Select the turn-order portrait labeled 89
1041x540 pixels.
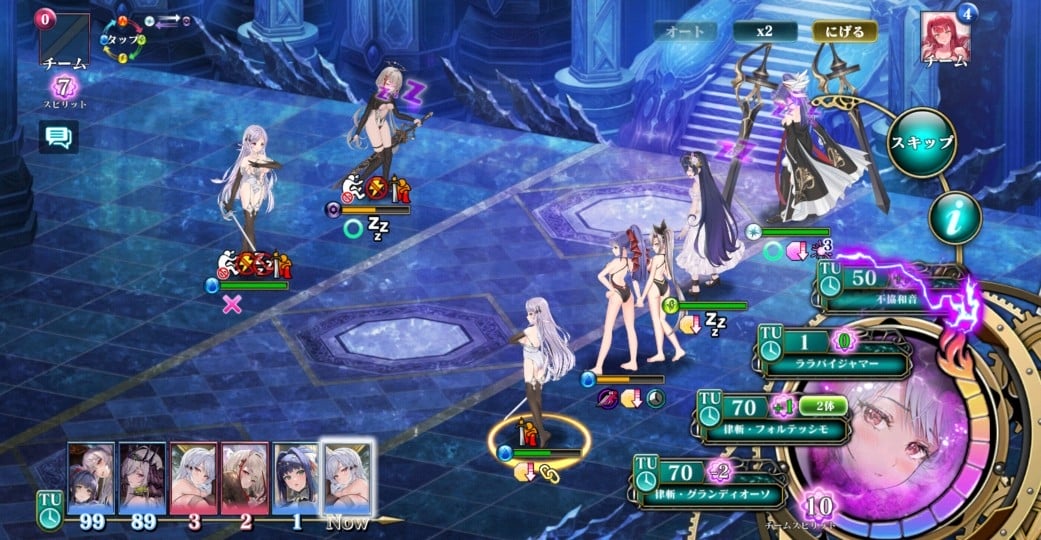point(142,477)
